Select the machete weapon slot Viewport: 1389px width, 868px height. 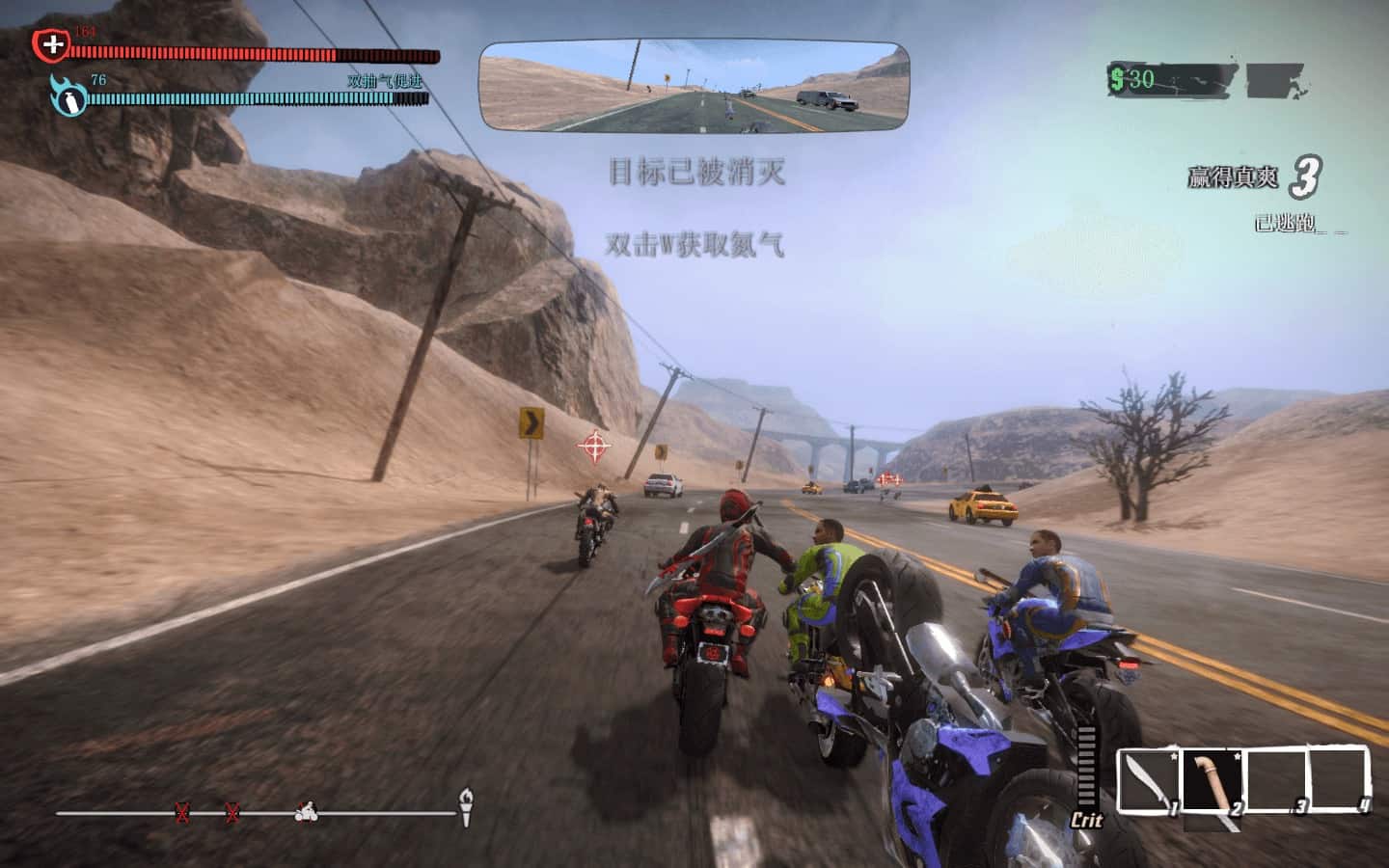1149,781
